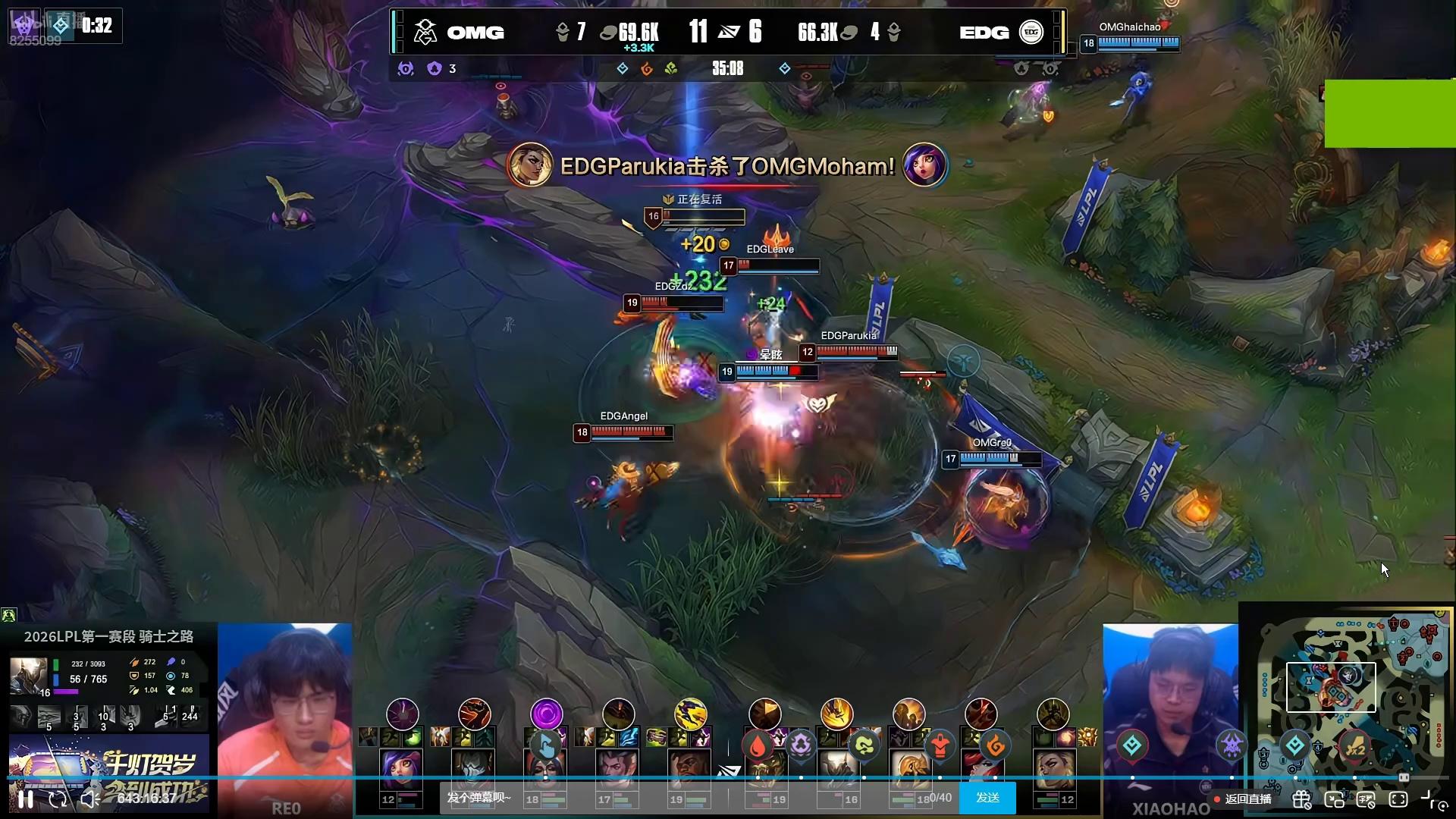The height and width of the screenshot is (819, 1456).
Task: Pause the video playback
Action: coord(26,799)
